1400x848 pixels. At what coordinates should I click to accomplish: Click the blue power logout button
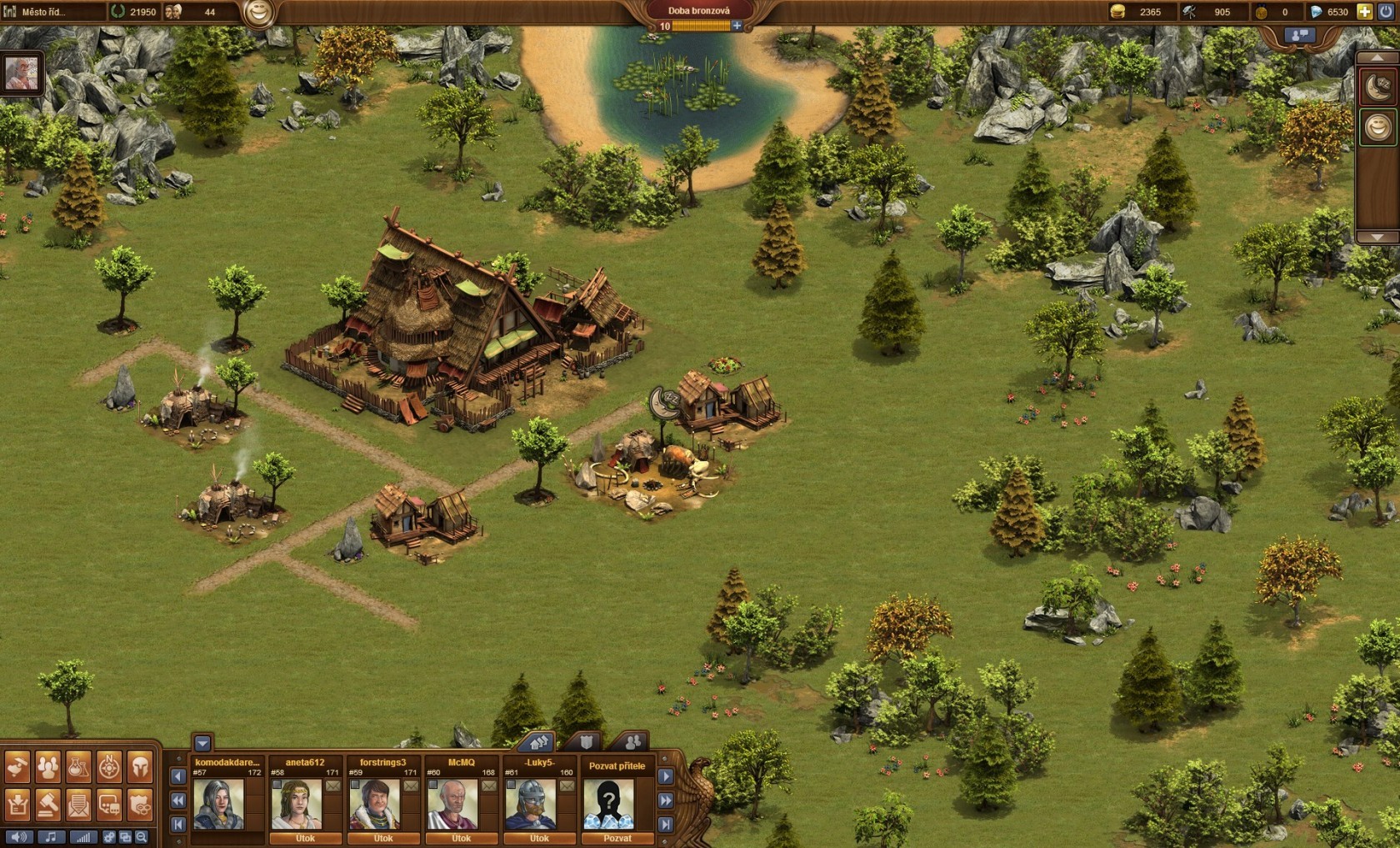(x=1386, y=12)
